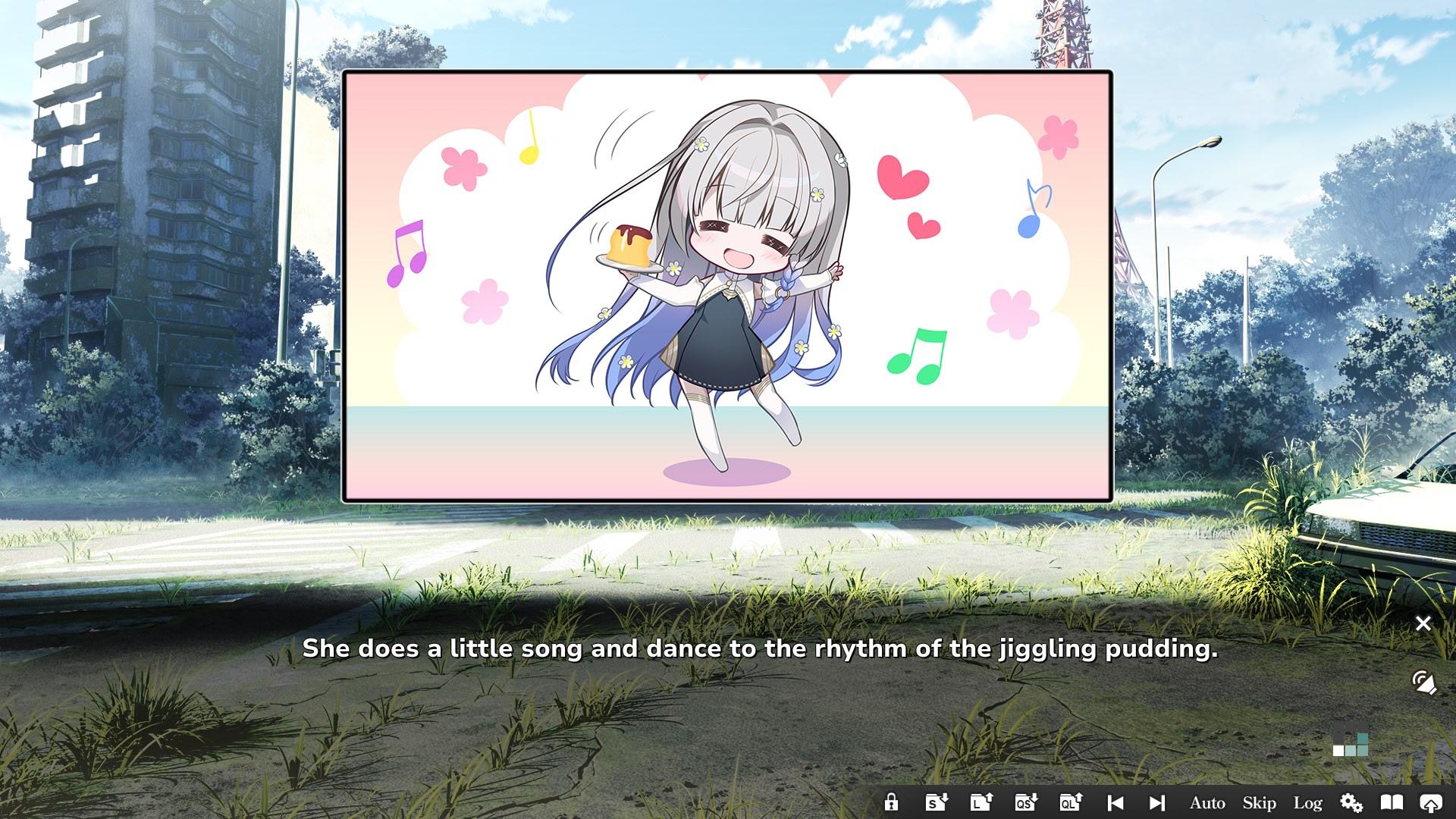Upload save data via the cloud icon
The image size is (1456, 819).
pyautogui.click(x=1431, y=802)
